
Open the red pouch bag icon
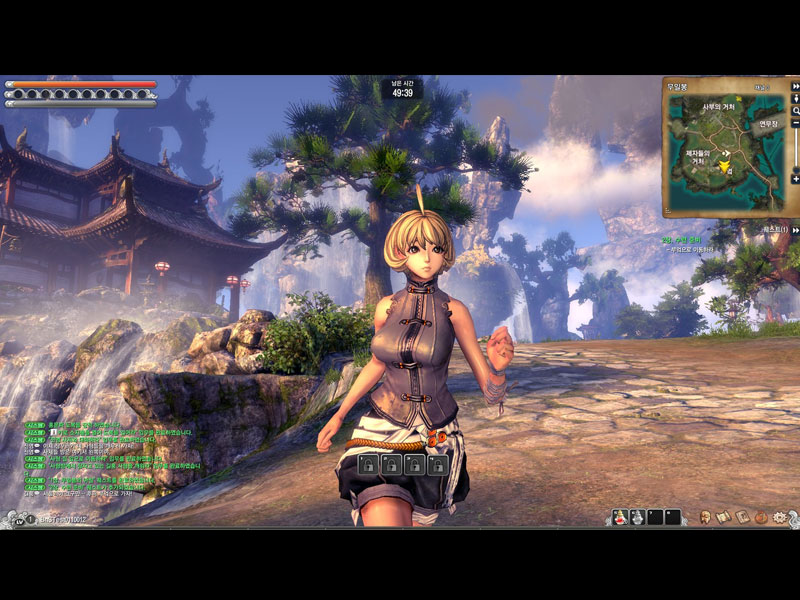click(761, 517)
